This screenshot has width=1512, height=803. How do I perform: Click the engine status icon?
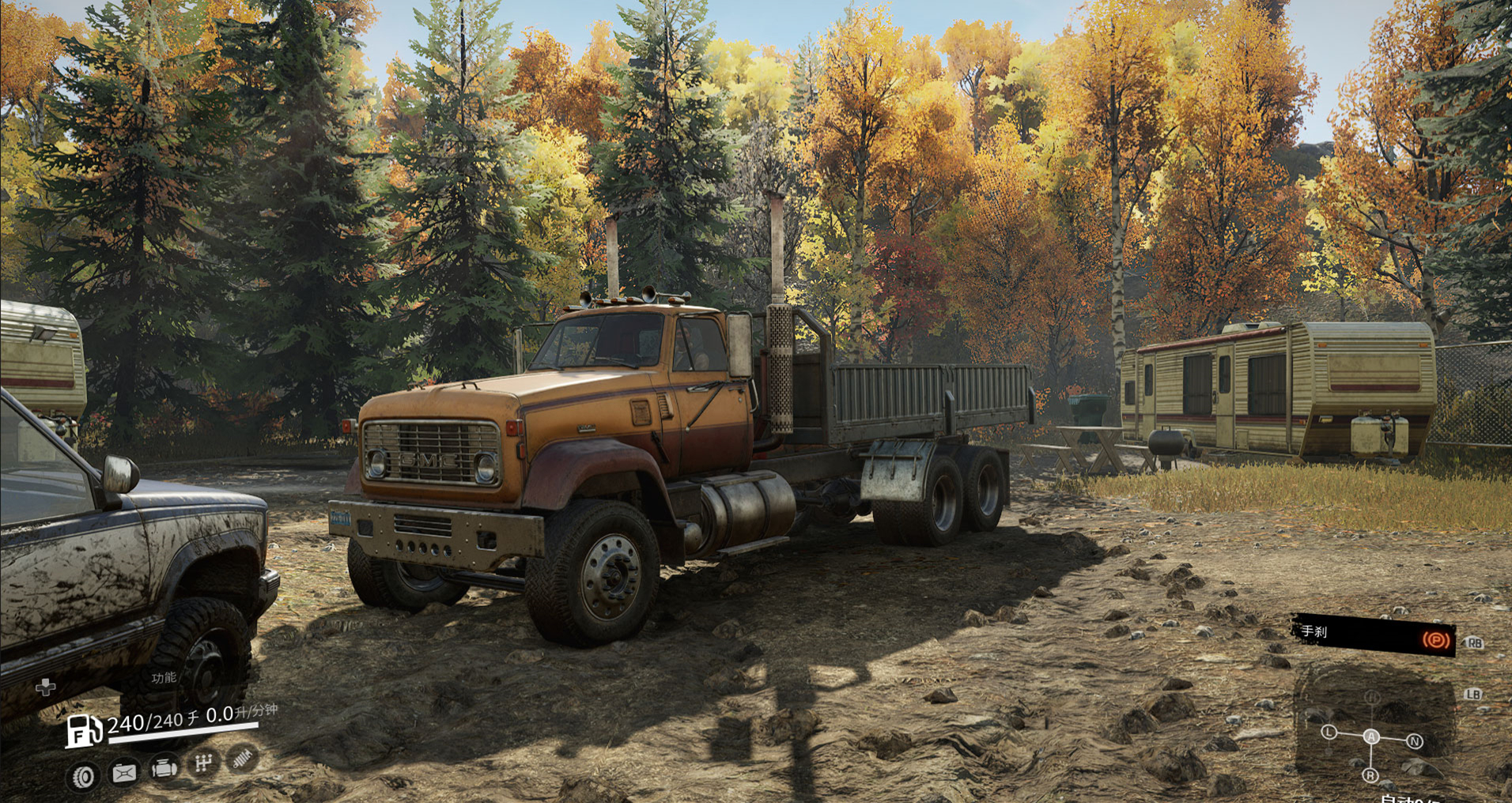click(164, 767)
